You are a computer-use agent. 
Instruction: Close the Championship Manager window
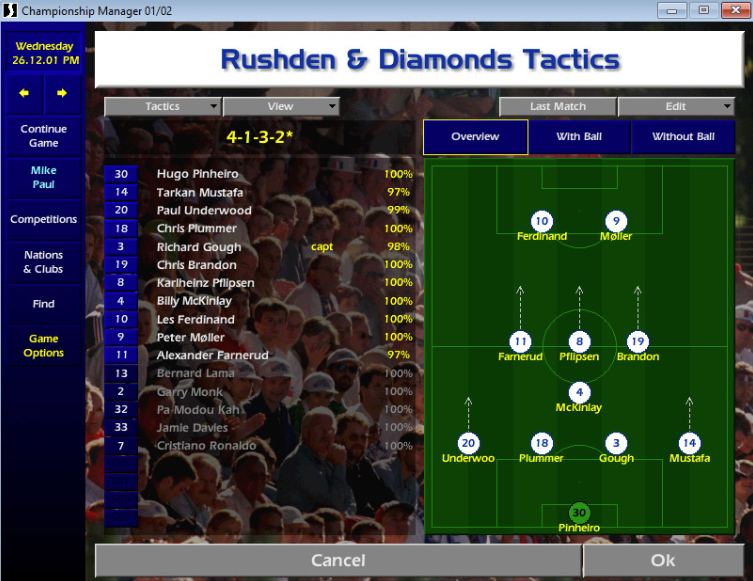click(732, 10)
